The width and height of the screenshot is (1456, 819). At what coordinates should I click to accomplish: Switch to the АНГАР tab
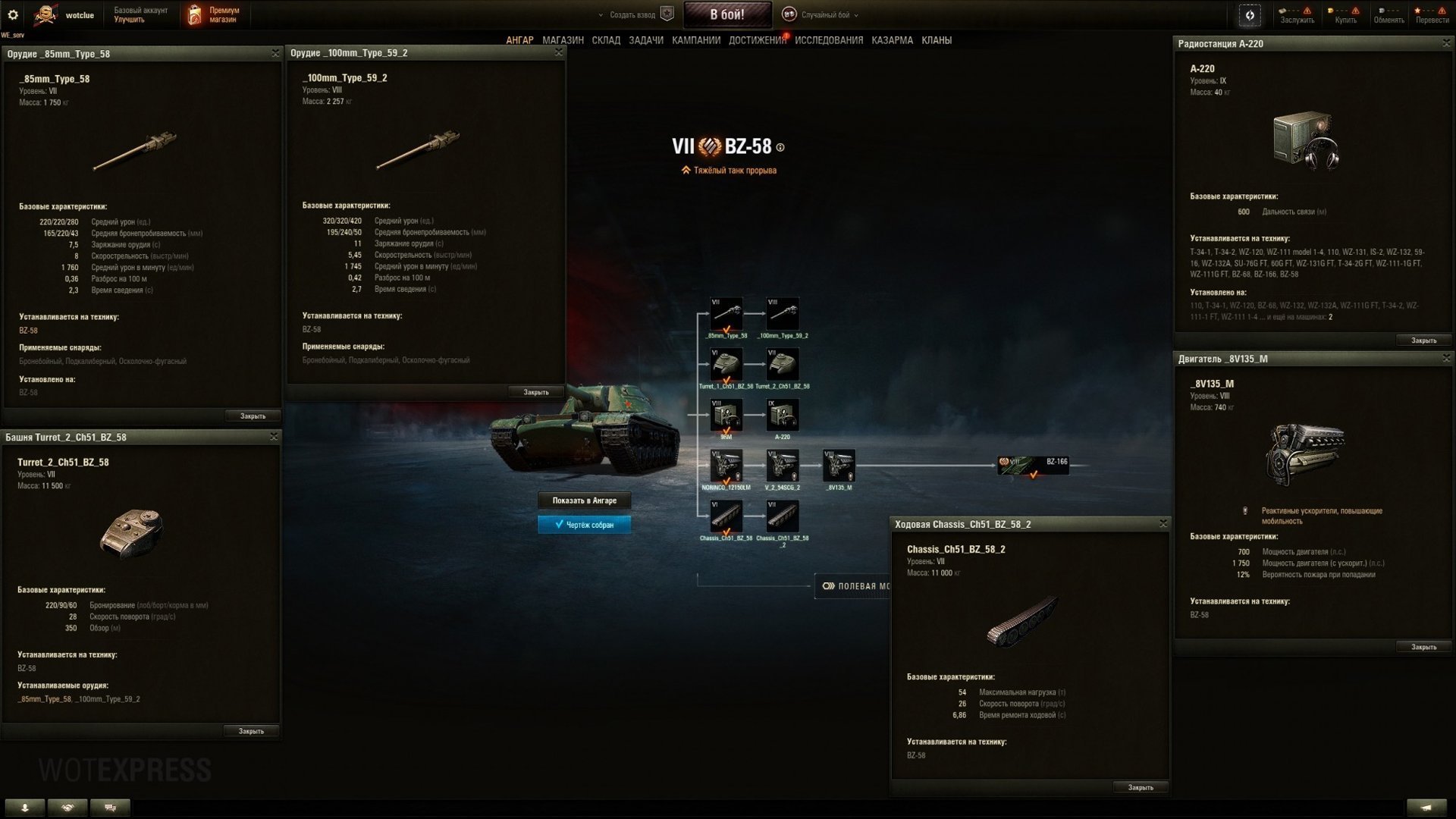(x=521, y=39)
